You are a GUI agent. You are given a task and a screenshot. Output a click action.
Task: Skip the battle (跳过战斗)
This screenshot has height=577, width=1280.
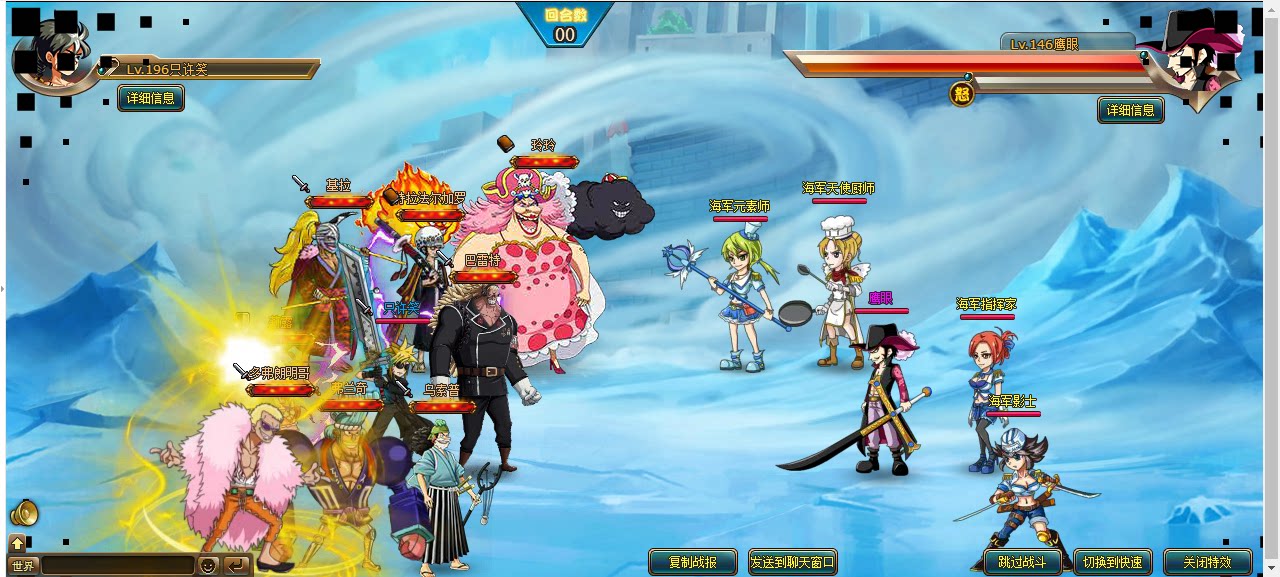coord(1022,562)
